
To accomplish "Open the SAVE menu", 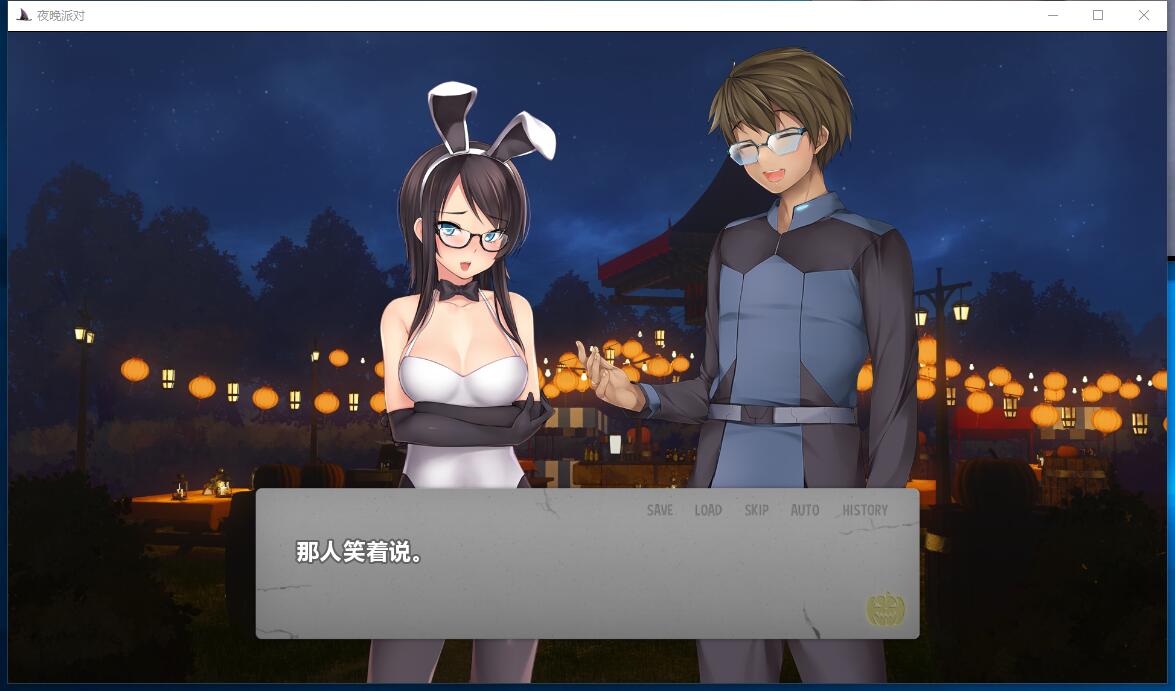I will (659, 510).
